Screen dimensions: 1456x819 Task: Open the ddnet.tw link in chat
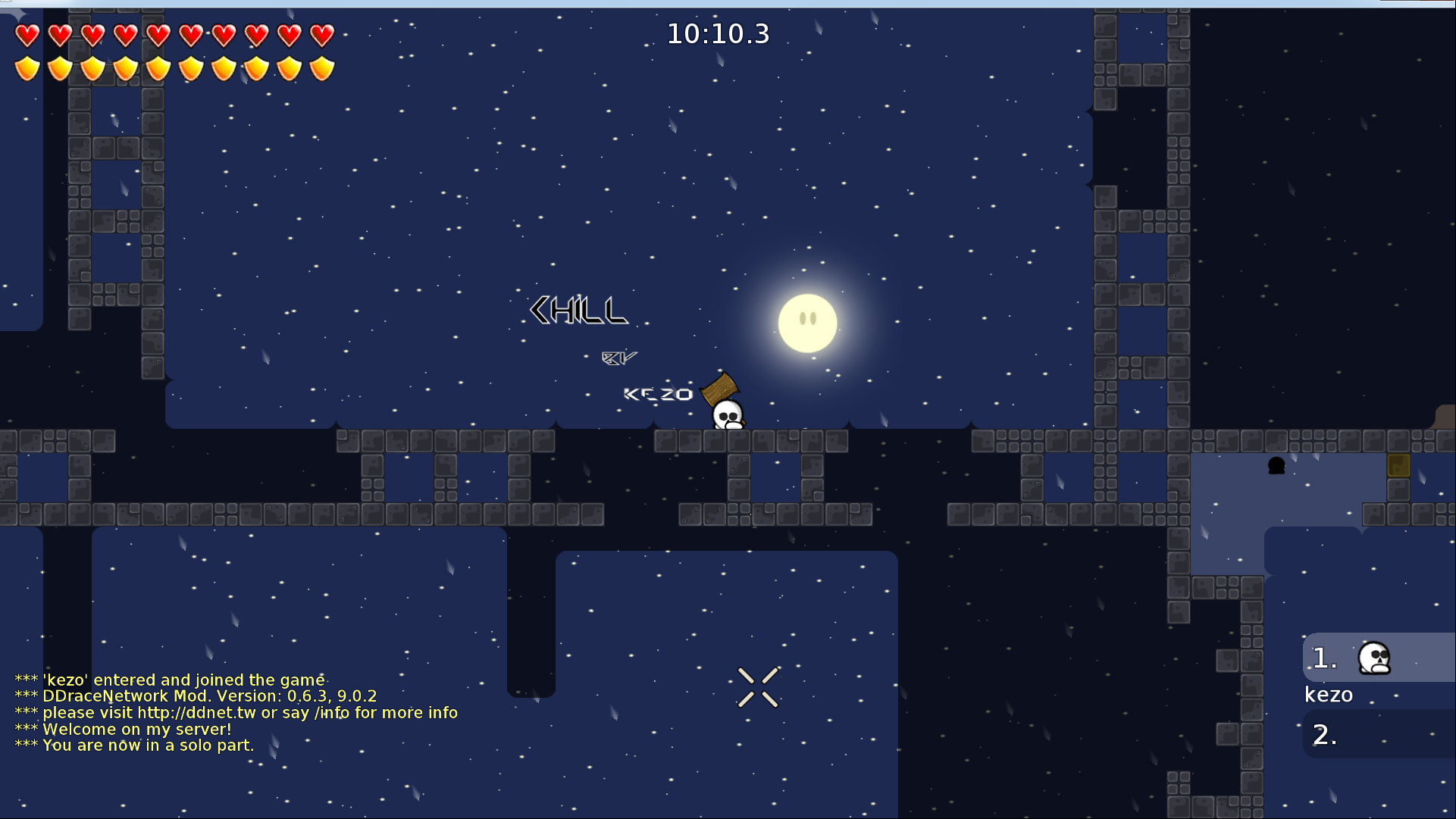tap(196, 713)
